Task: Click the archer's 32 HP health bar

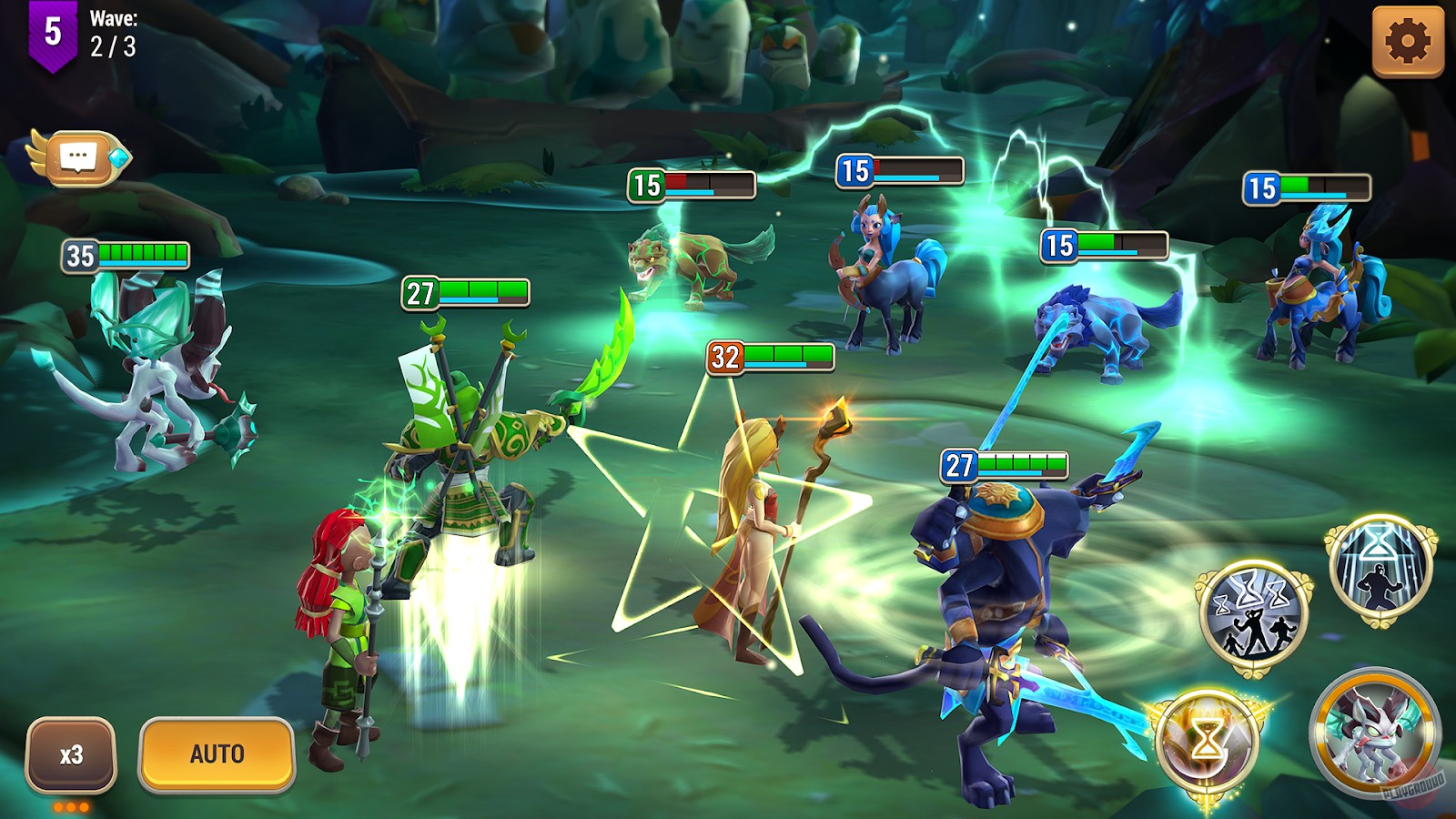Action: [772, 356]
